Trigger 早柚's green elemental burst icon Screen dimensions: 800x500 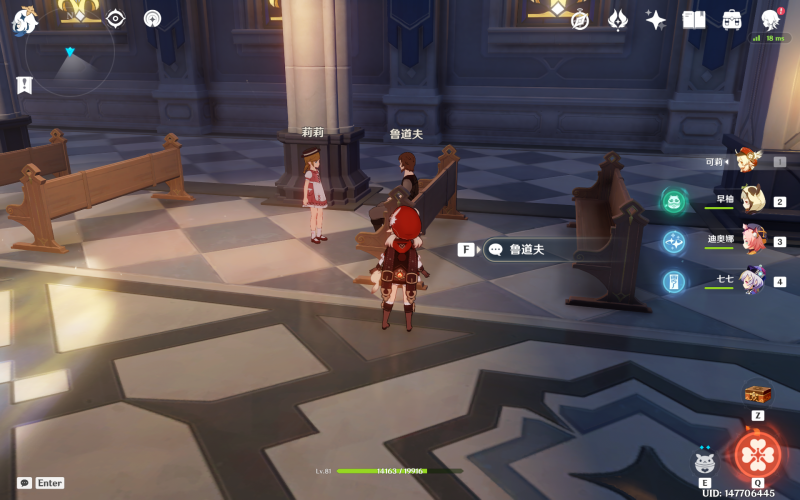(x=674, y=202)
